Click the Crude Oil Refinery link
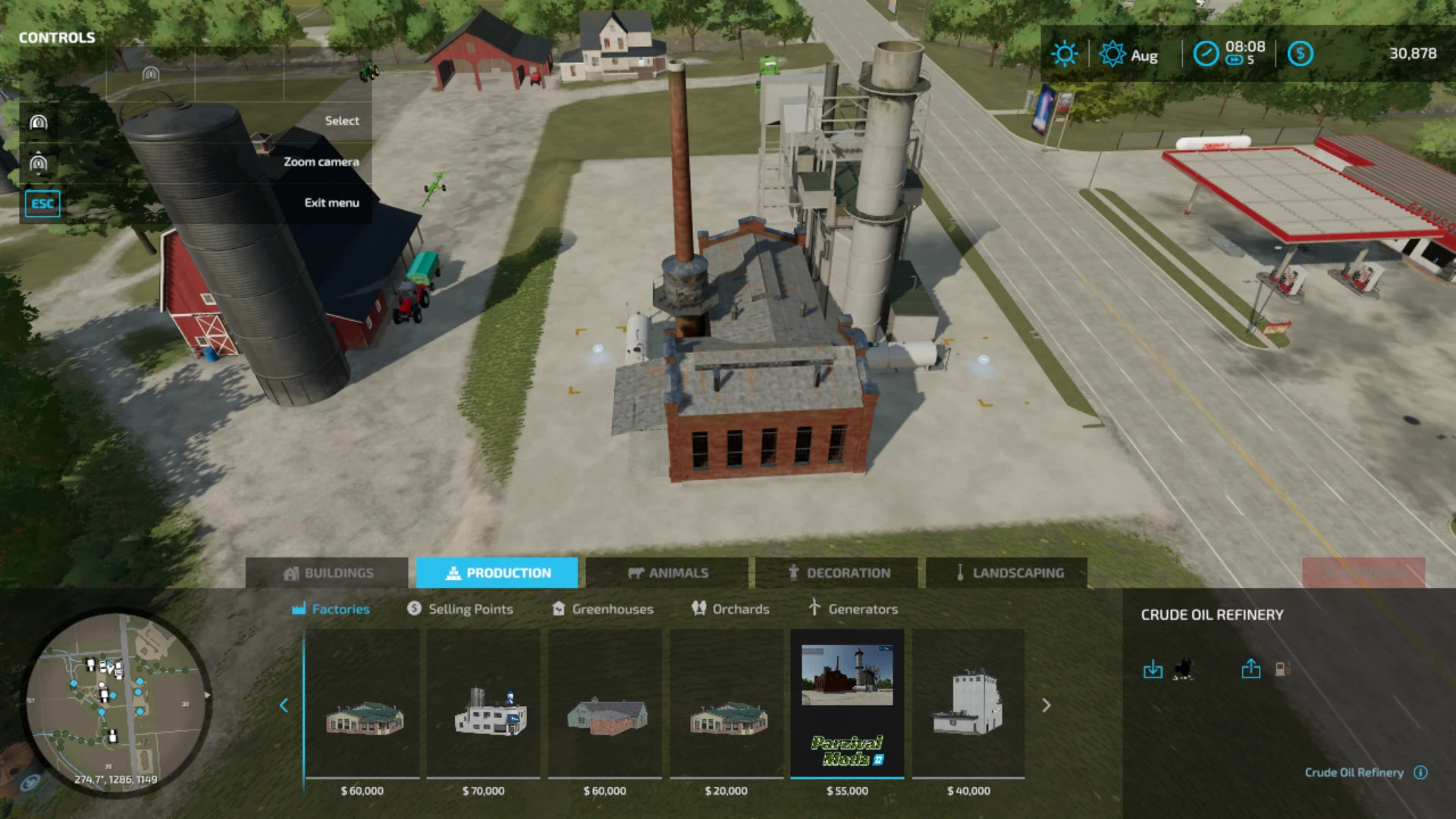1456x819 pixels. point(1354,773)
